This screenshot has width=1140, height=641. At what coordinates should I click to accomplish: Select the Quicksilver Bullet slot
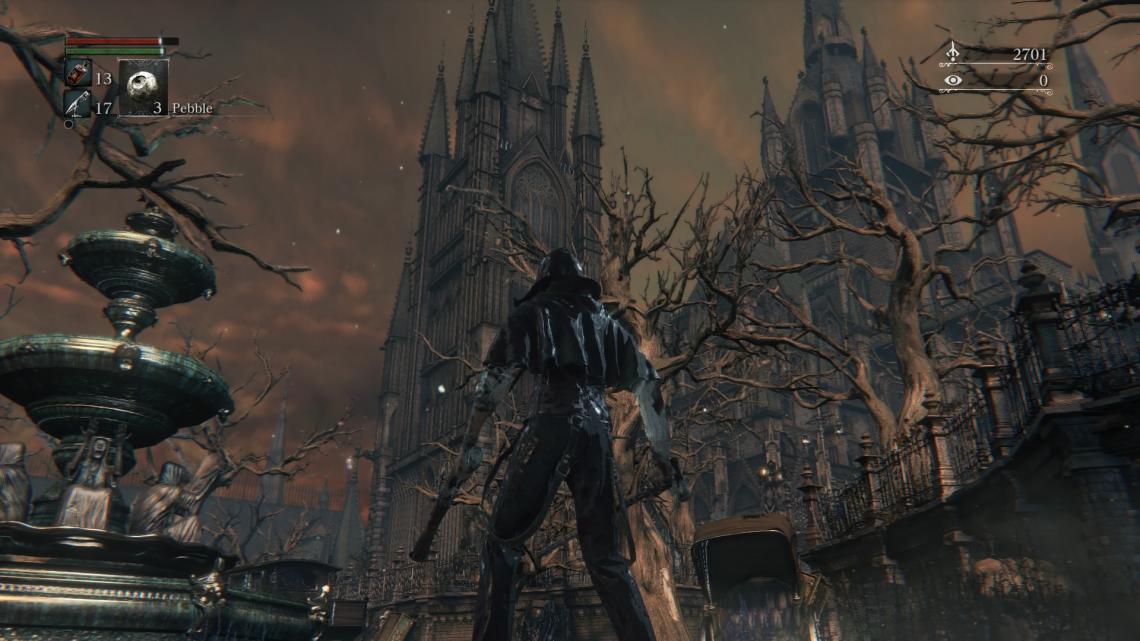(x=78, y=103)
